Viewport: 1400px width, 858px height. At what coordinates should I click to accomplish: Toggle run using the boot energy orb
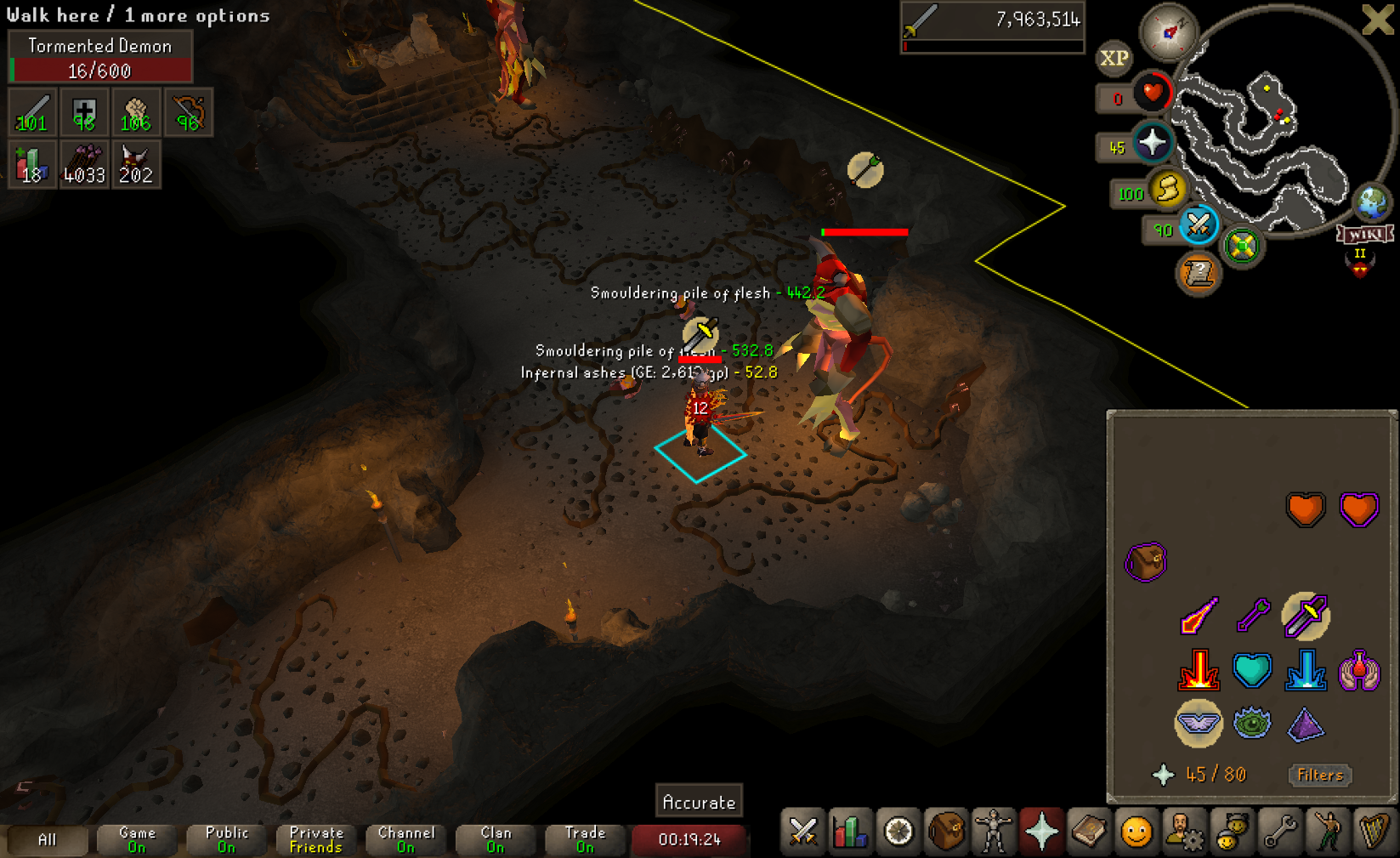pyautogui.click(x=1167, y=188)
